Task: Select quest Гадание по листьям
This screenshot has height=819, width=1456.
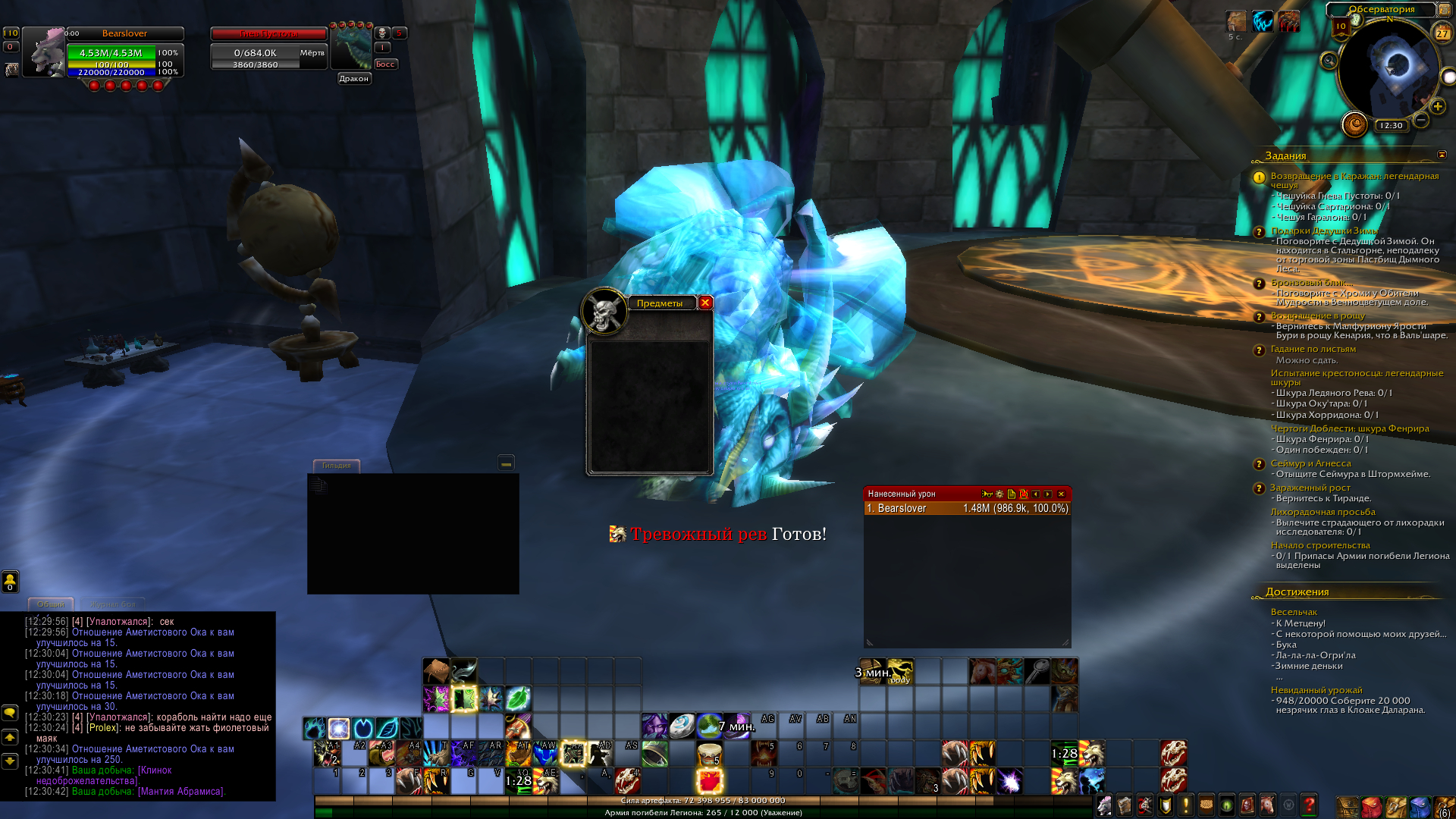Action: [1313, 350]
